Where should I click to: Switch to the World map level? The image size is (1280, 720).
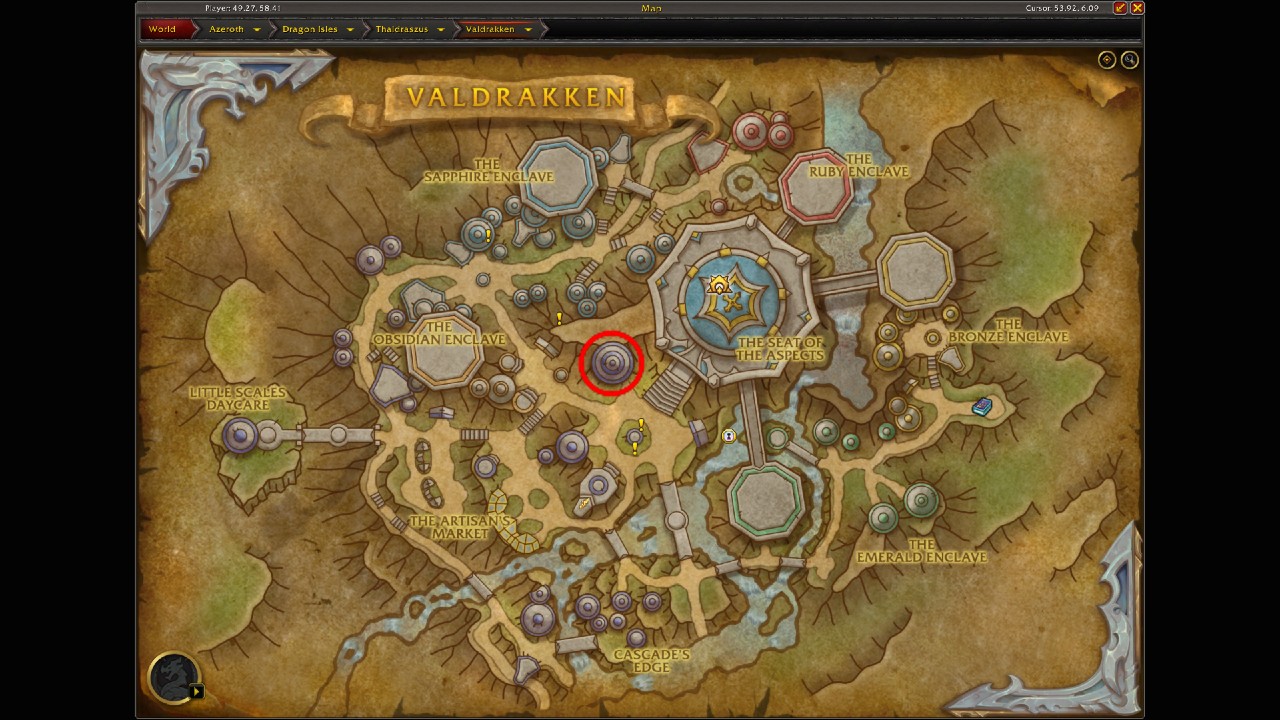tap(160, 29)
